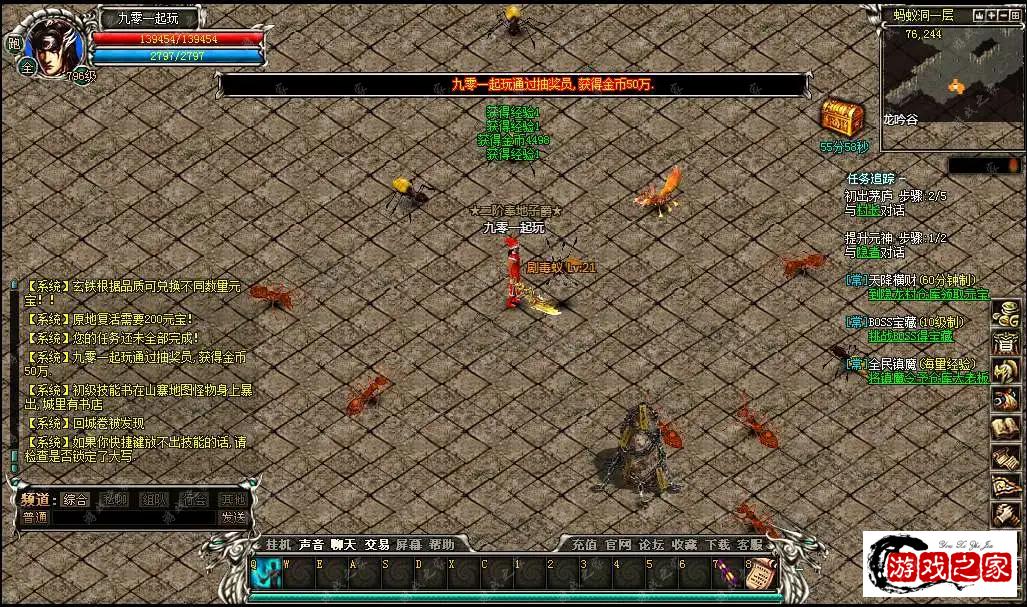Screen dimensions: 1027x607
Task: Open the 论坛 forum link
Action: tap(651, 545)
